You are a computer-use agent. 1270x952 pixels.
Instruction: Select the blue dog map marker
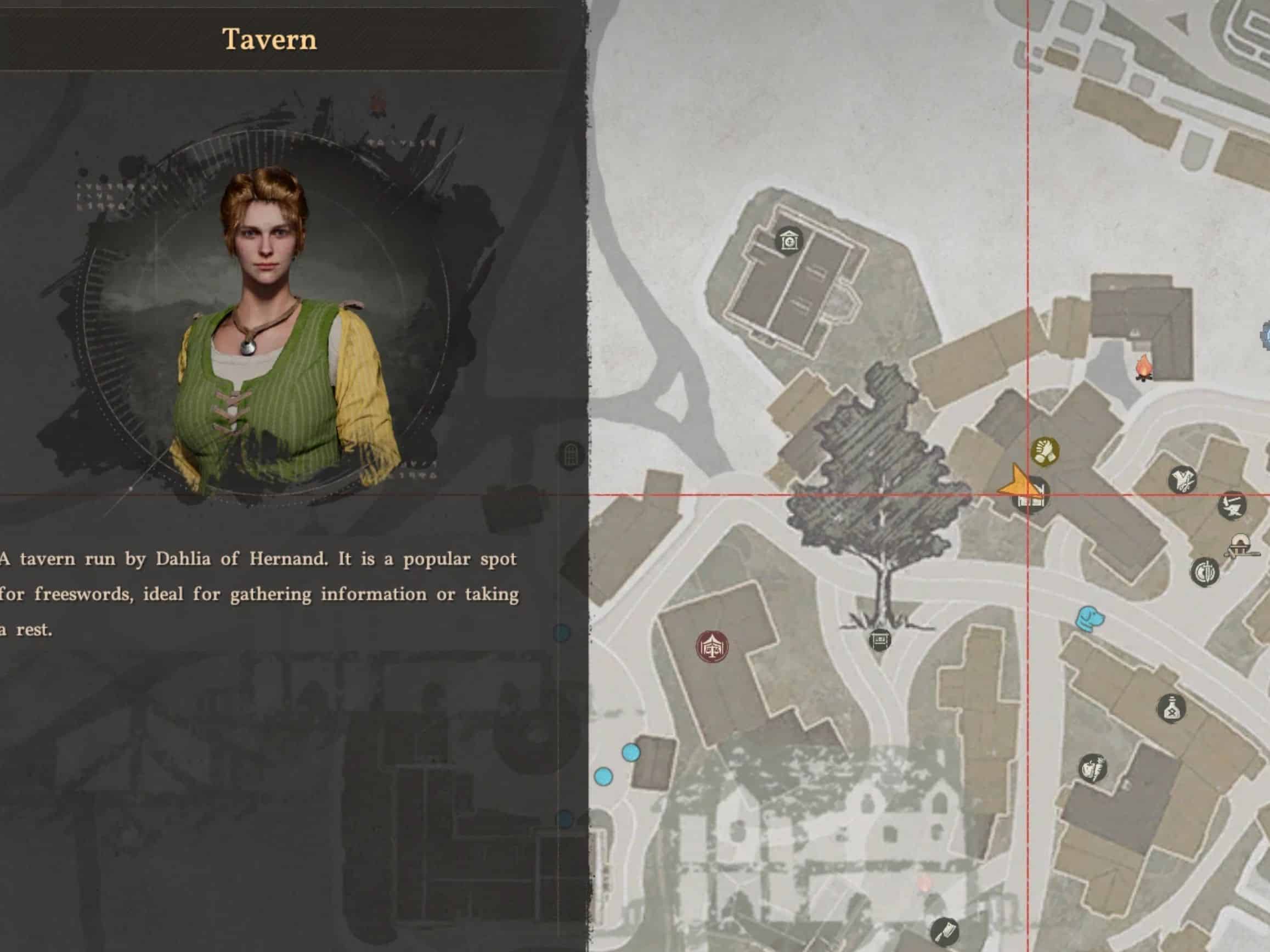(x=1088, y=618)
